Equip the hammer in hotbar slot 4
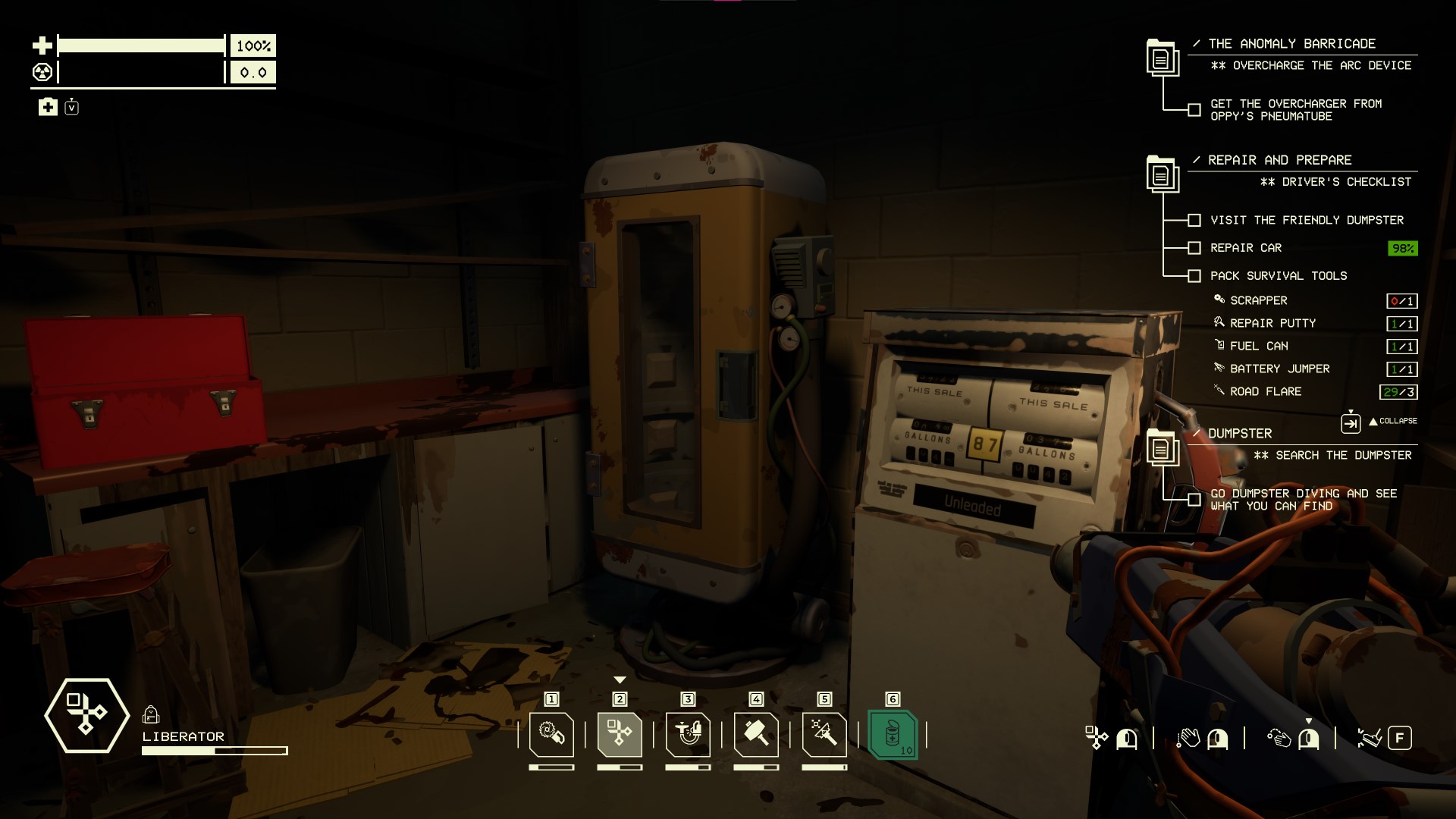The height and width of the screenshot is (819, 1456). click(756, 734)
